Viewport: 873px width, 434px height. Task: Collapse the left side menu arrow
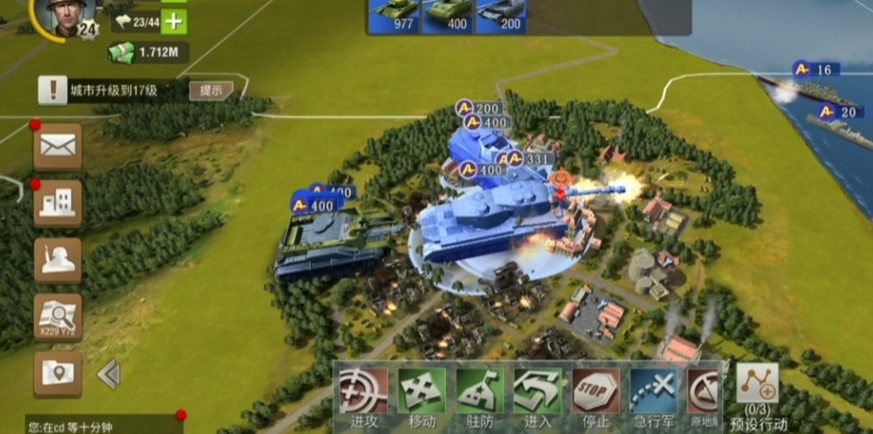[x=108, y=374]
